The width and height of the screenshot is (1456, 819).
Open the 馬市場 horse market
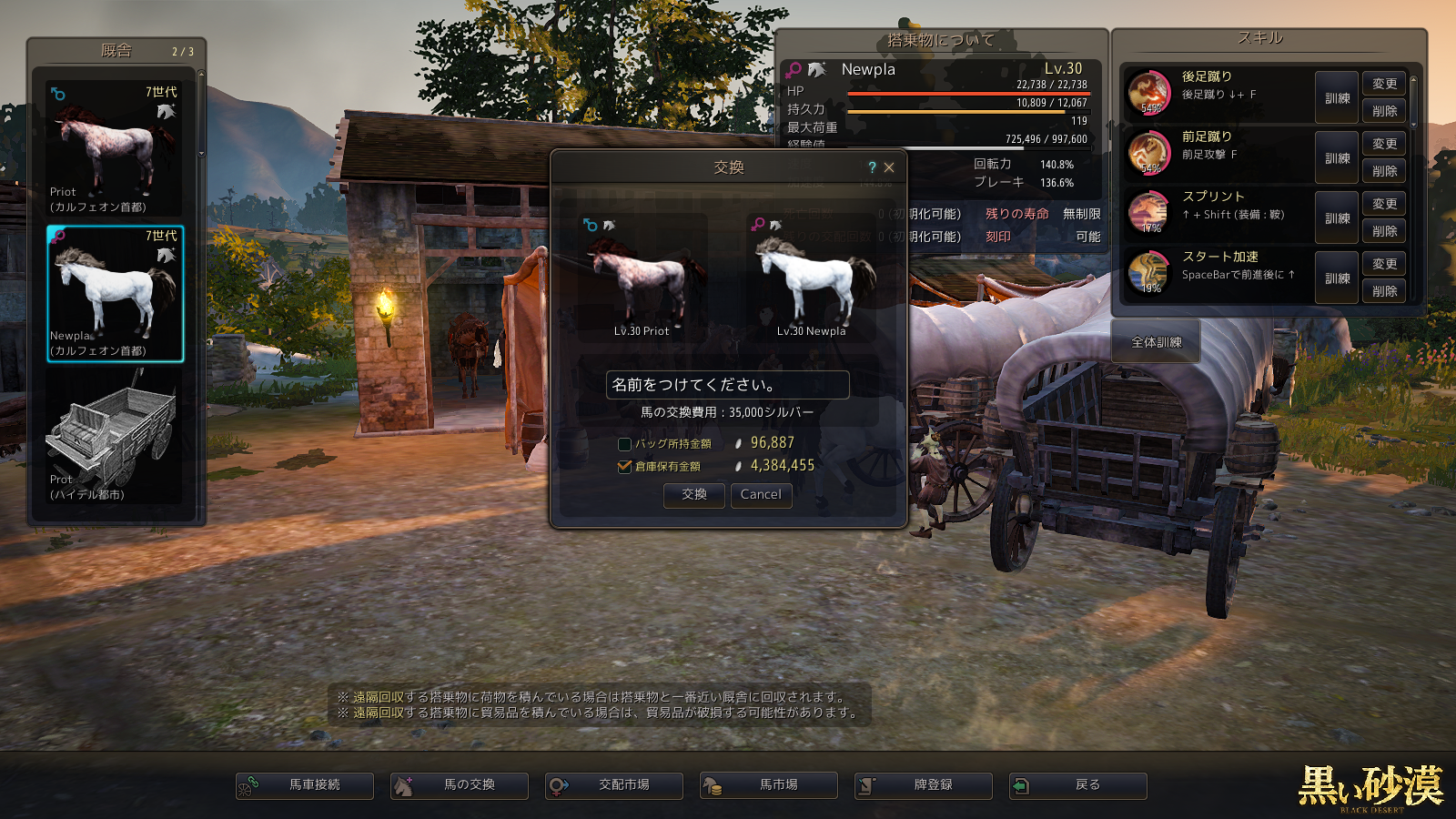[769, 785]
